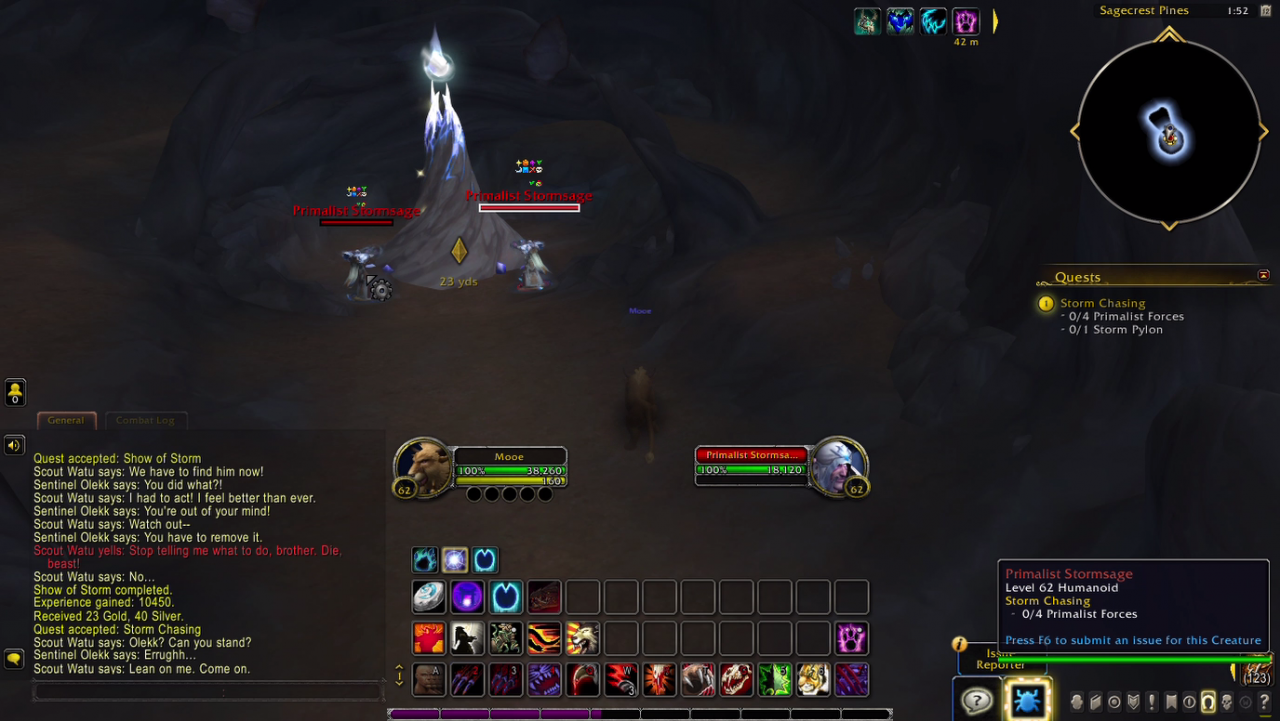This screenshot has height=721, width=1280.
Task: Activate the roaring lion head ability
Action: coord(582,638)
